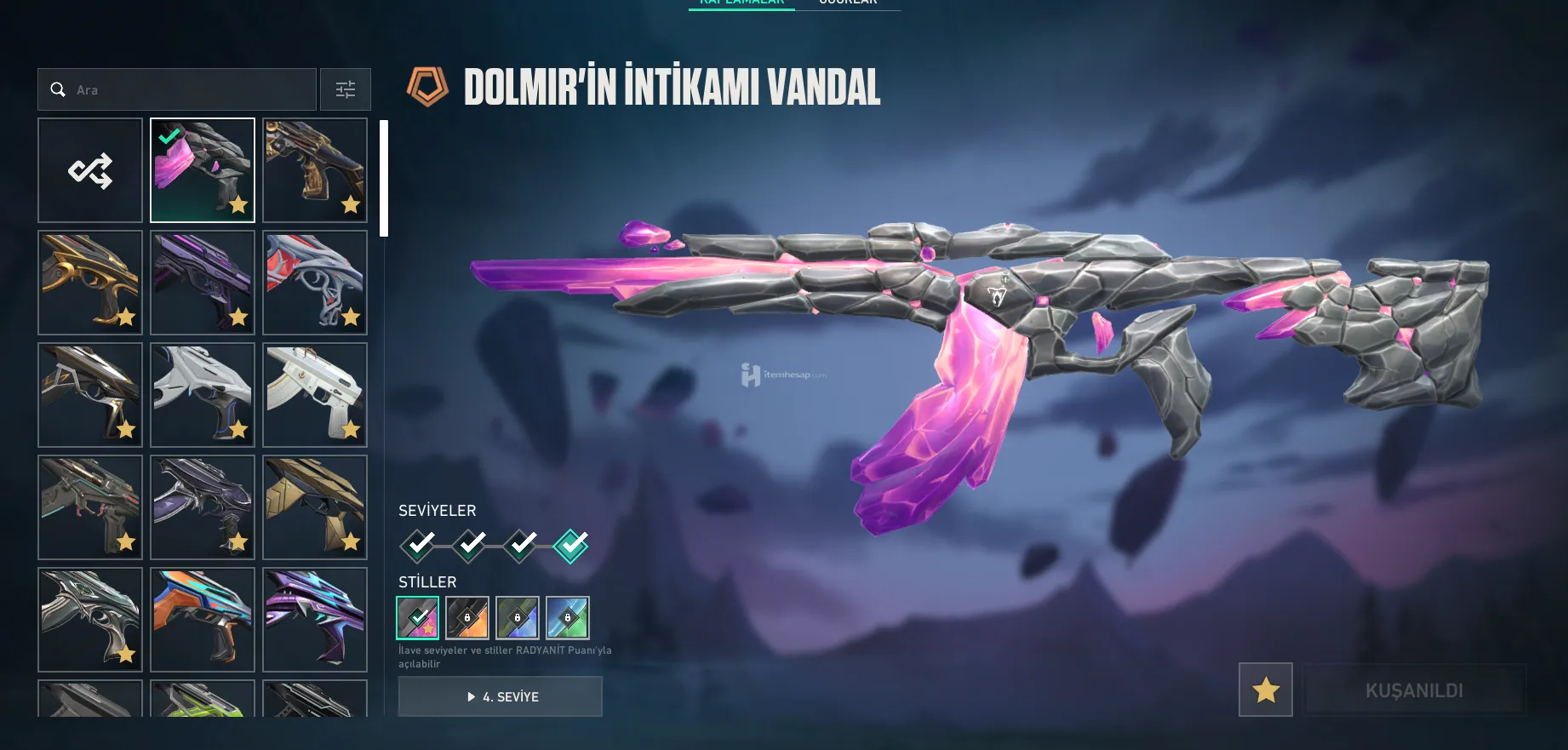1568x750 pixels.
Task: Choose the locked orange style swatch
Action: 467,617
